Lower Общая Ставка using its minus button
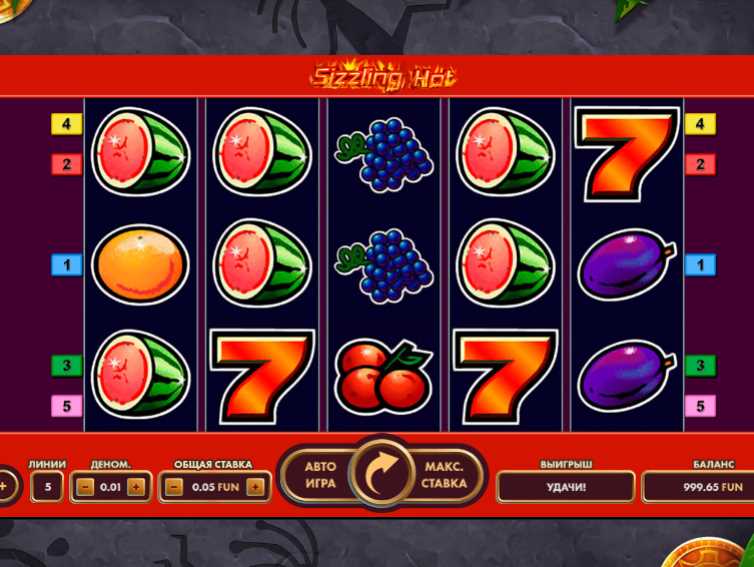754x567 pixels. coord(174,487)
